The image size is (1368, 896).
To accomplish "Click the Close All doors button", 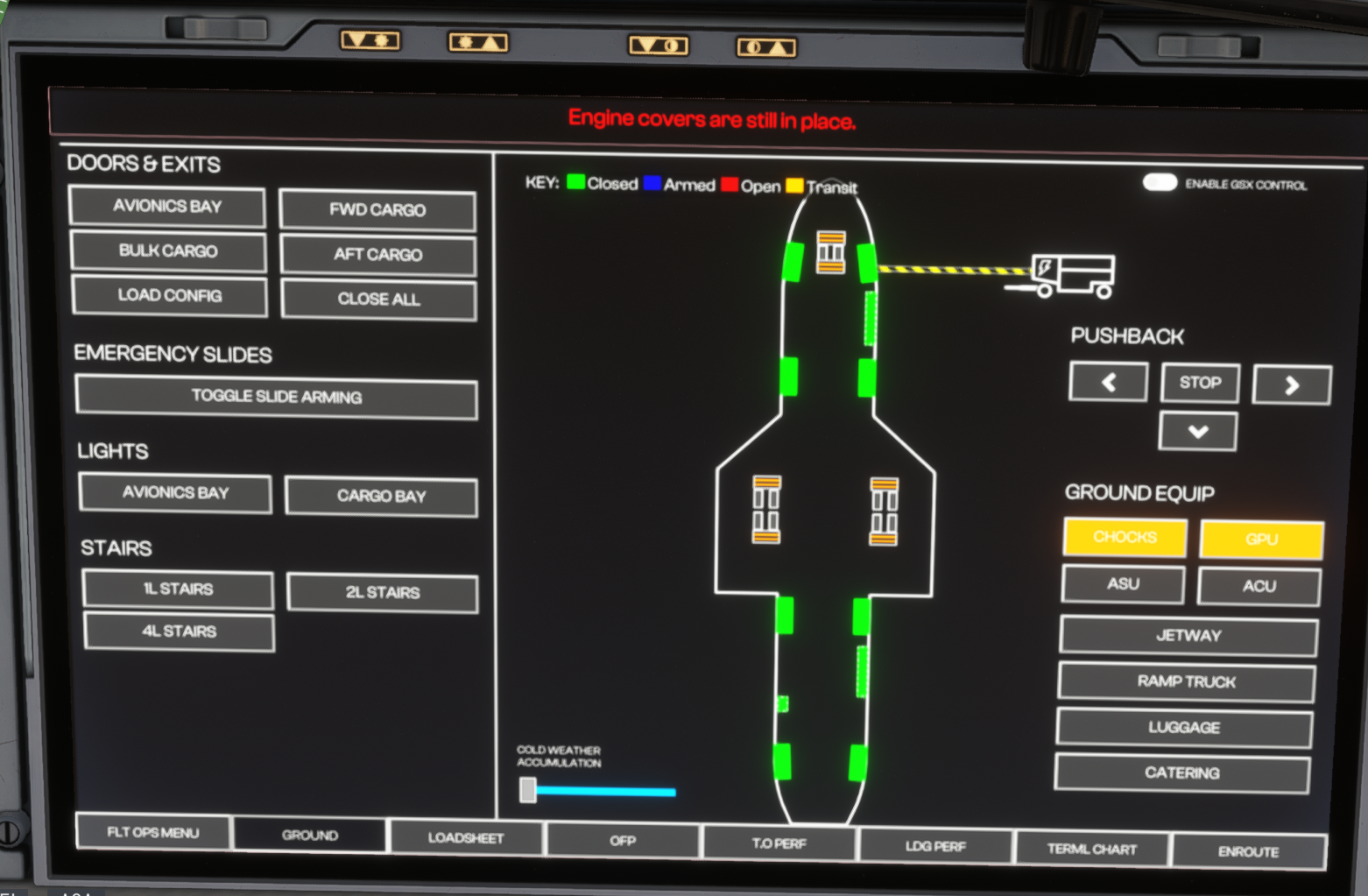I will (378, 300).
